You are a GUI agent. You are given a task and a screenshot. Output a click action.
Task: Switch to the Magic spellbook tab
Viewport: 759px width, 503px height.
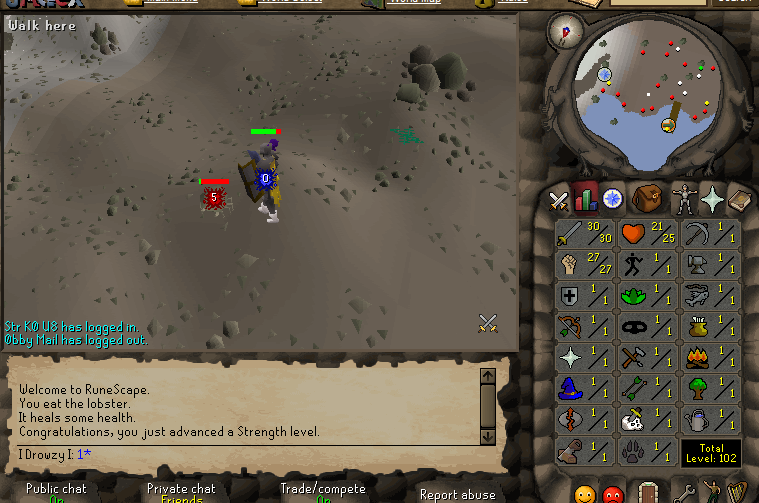coord(739,198)
